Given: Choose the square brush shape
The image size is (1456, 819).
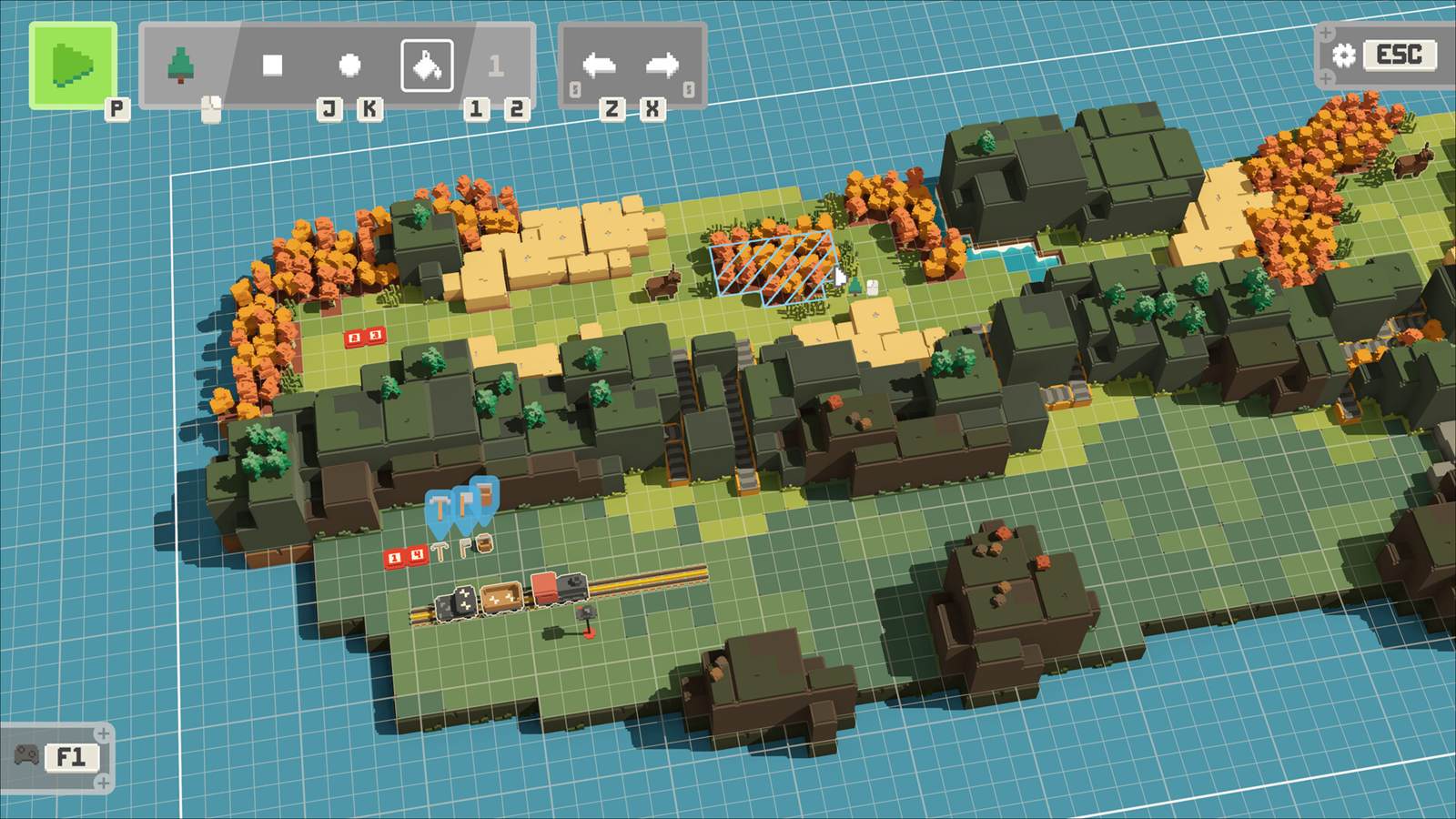Looking at the screenshot, I should [x=272, y=66].
